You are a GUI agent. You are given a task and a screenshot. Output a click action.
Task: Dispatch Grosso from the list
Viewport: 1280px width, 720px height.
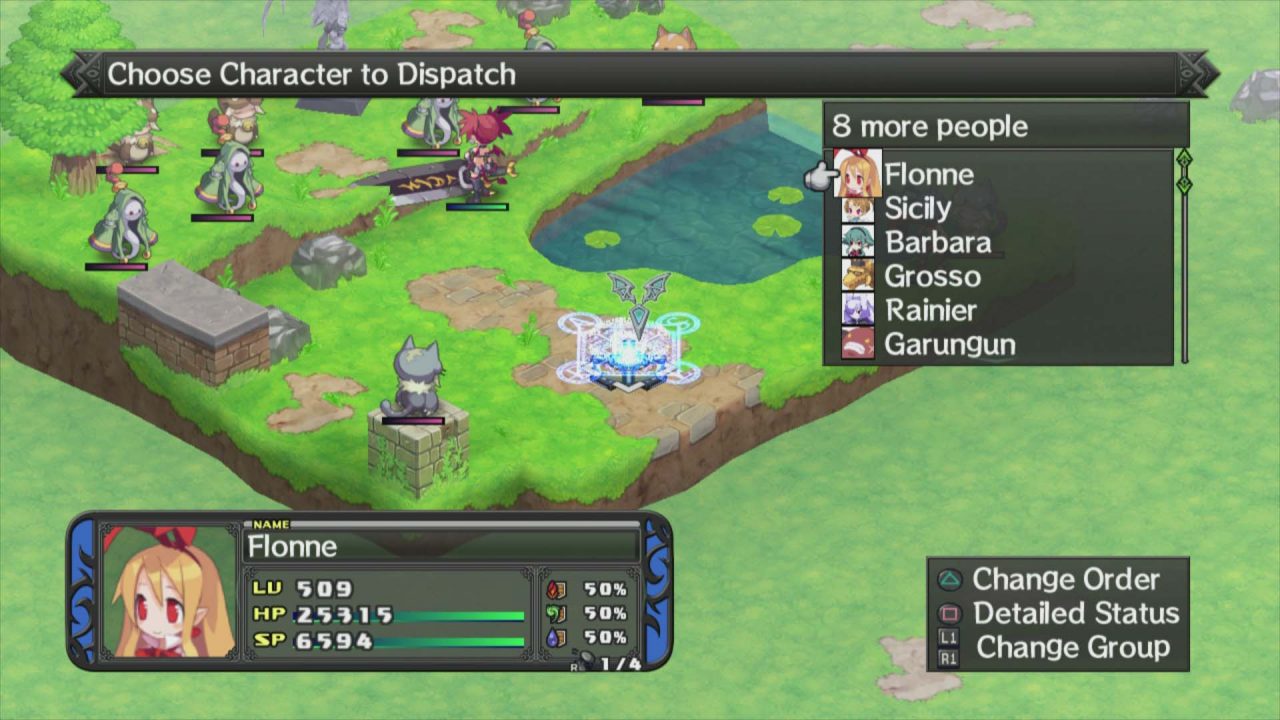932,277
